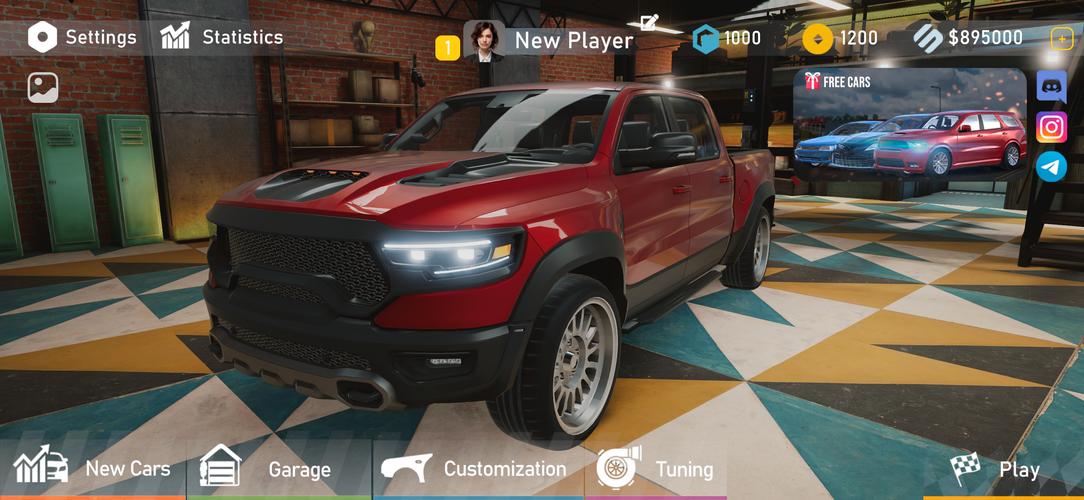Edit the New Player name
The width and height of the screenshot is (1084, 500).
(x=649, y=22)
